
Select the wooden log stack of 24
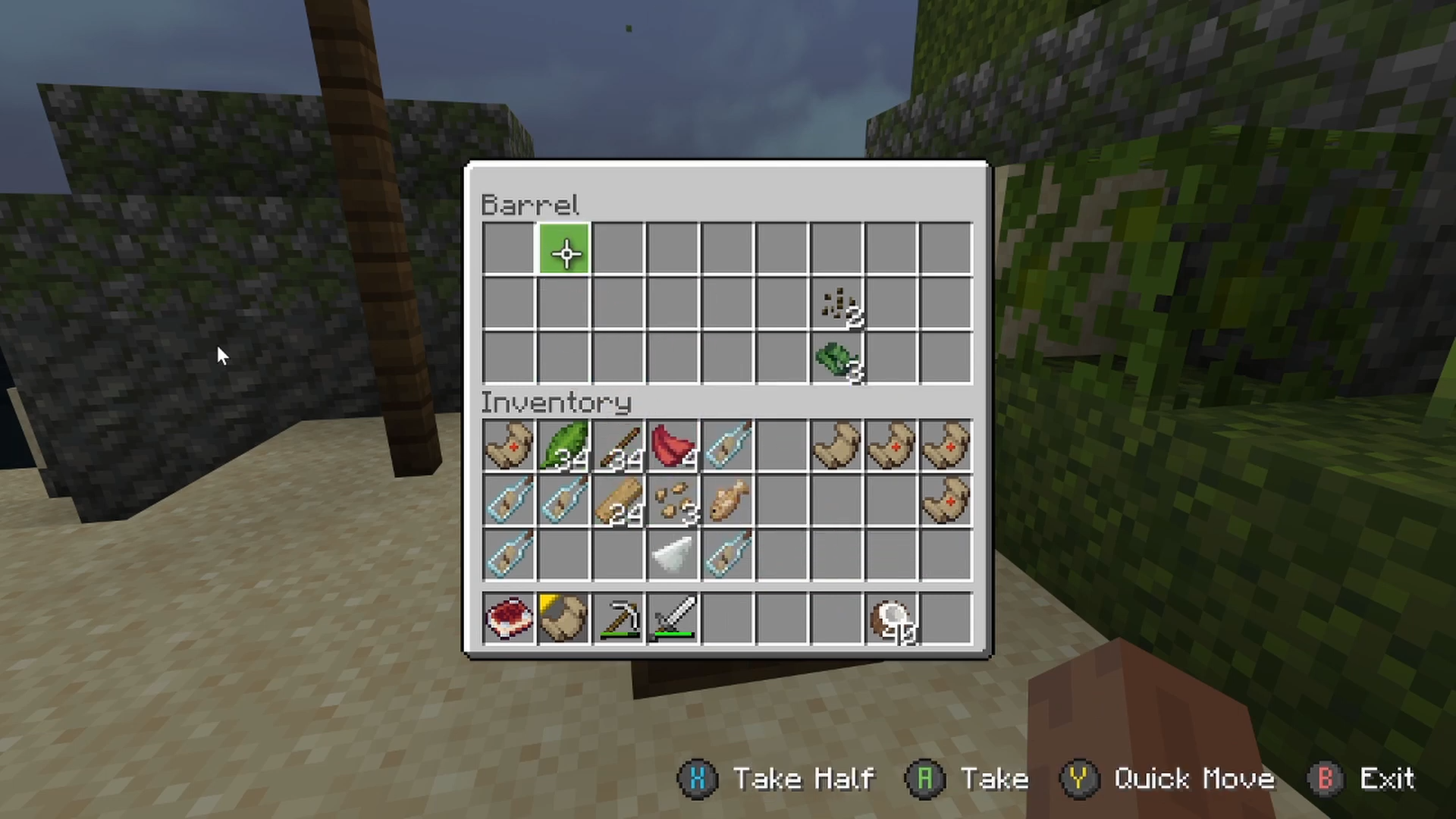pos(619,501)
